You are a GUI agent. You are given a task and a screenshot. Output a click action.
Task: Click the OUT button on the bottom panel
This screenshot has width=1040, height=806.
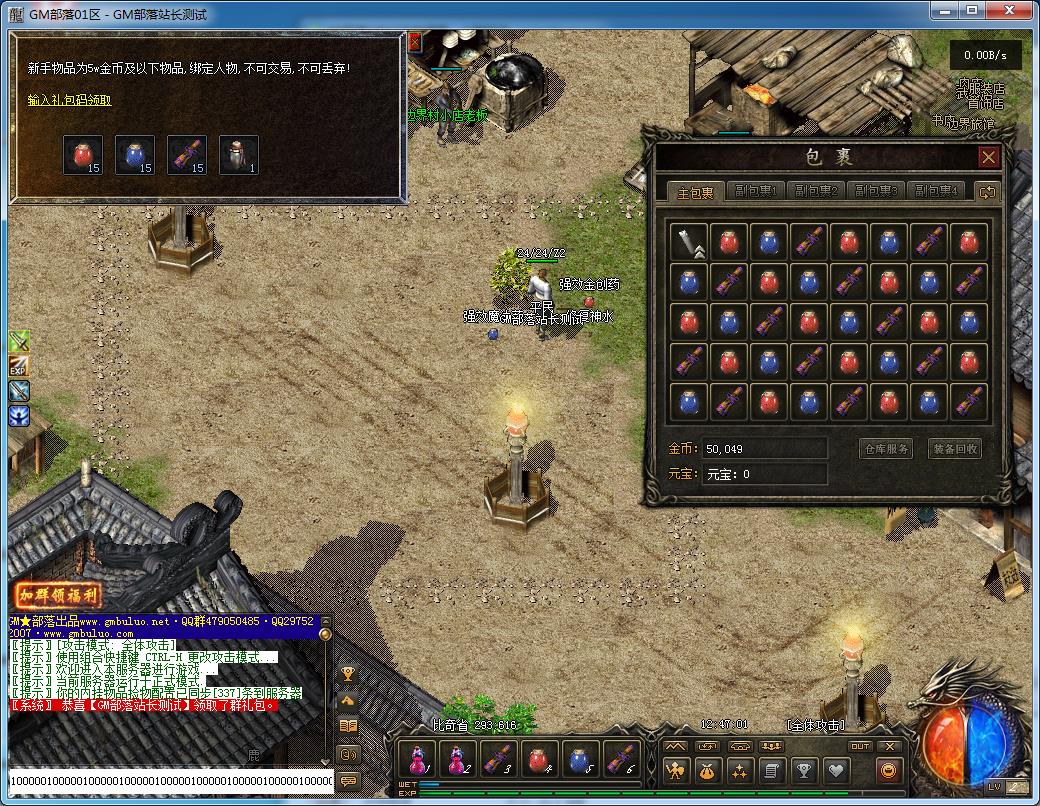point(860,746)
